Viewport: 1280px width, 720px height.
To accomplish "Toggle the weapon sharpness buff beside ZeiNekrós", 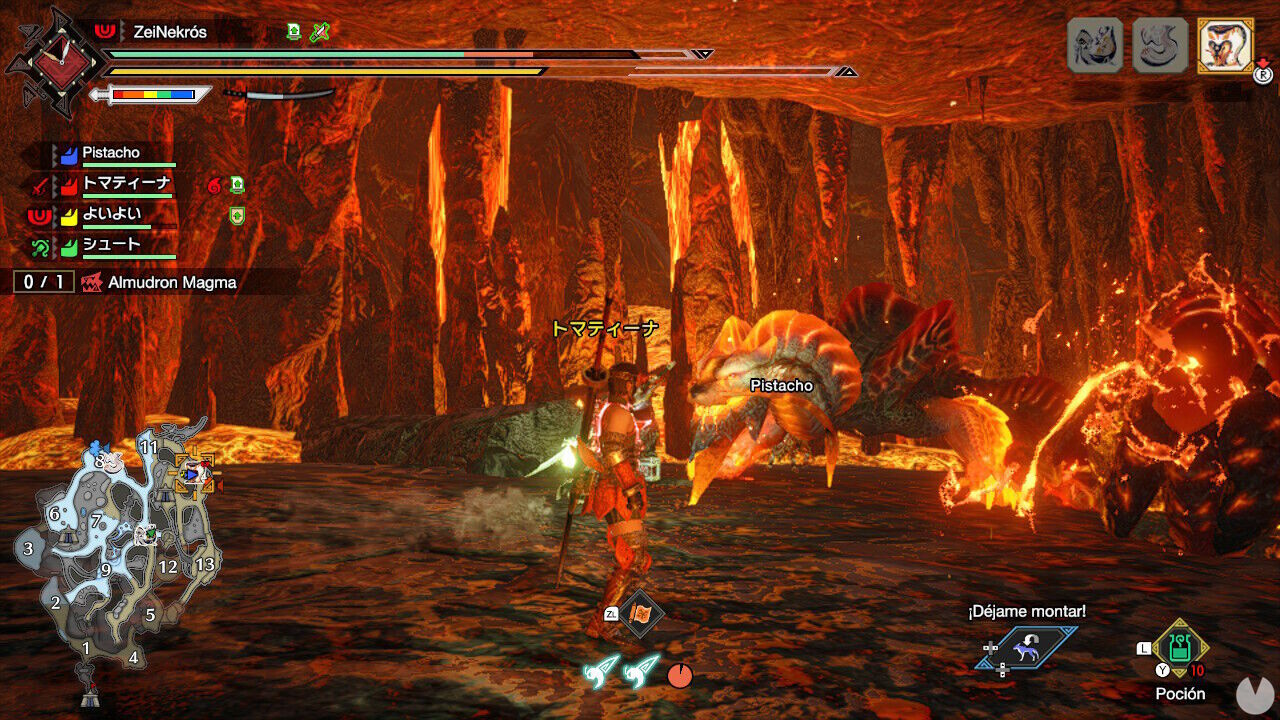I will point(320,32).
